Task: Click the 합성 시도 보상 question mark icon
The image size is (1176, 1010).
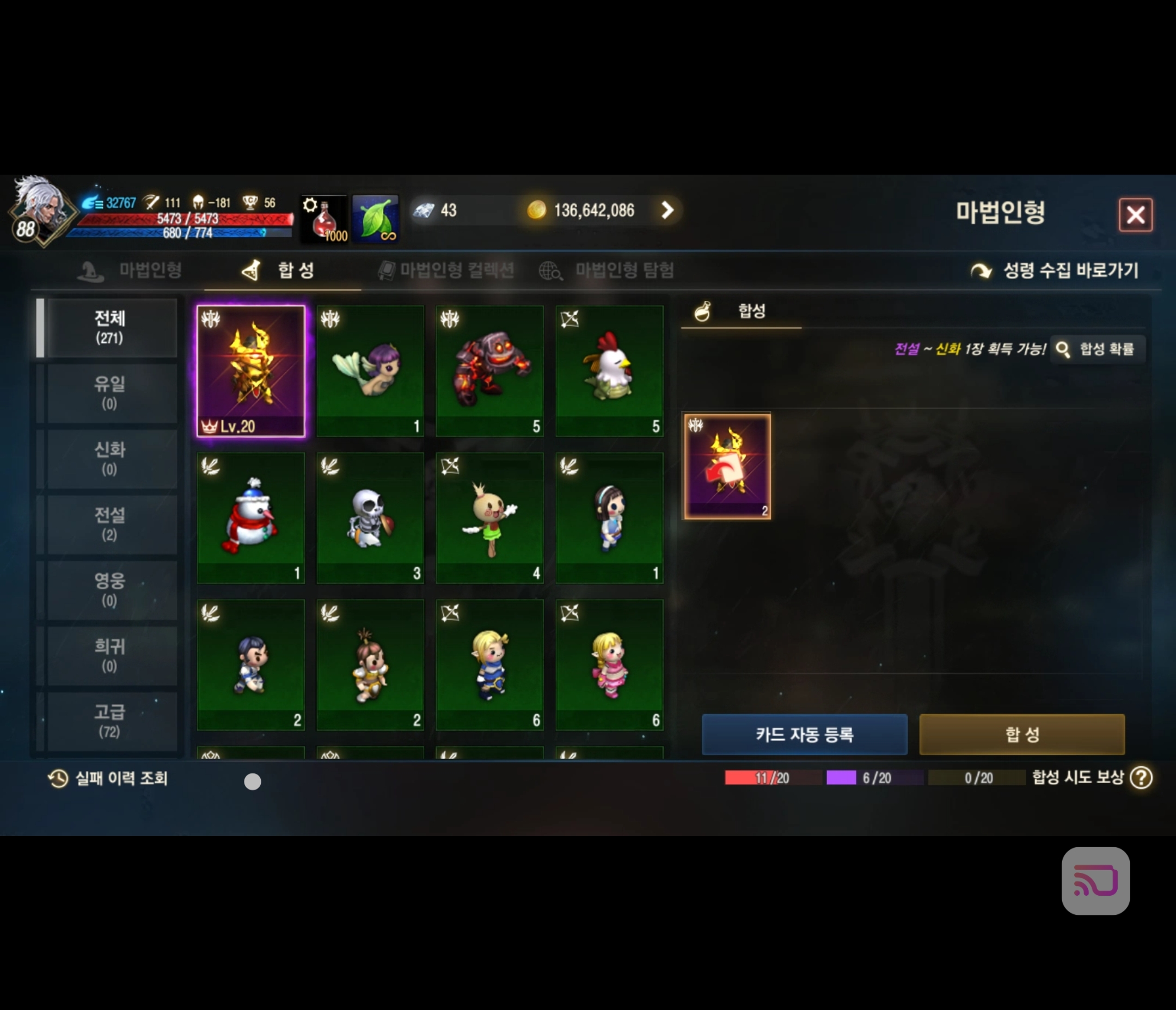Action: pyautogui.click(x=1141, y=778)
